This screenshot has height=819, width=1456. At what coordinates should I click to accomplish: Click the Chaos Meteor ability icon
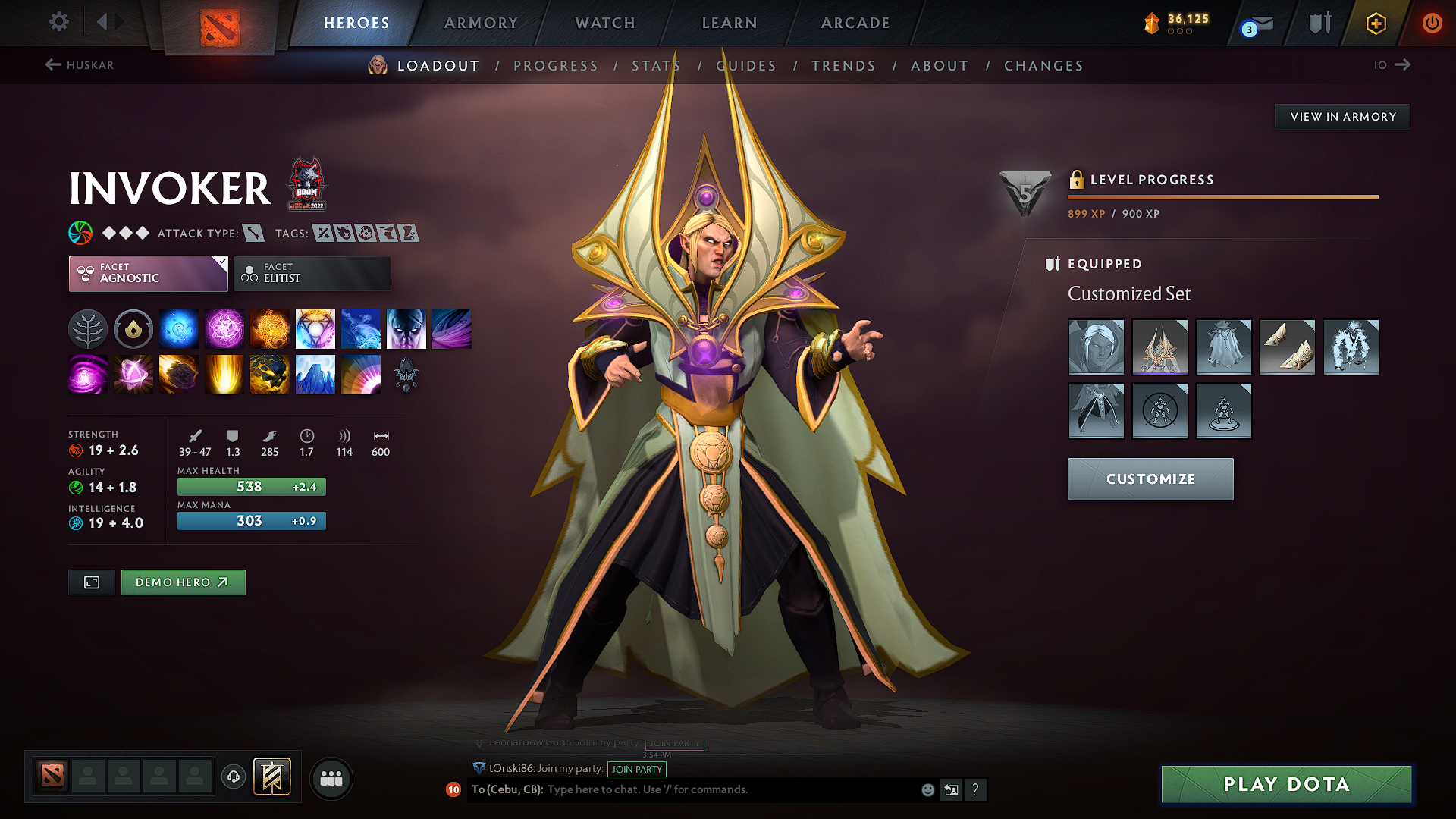tap(178, 374)
